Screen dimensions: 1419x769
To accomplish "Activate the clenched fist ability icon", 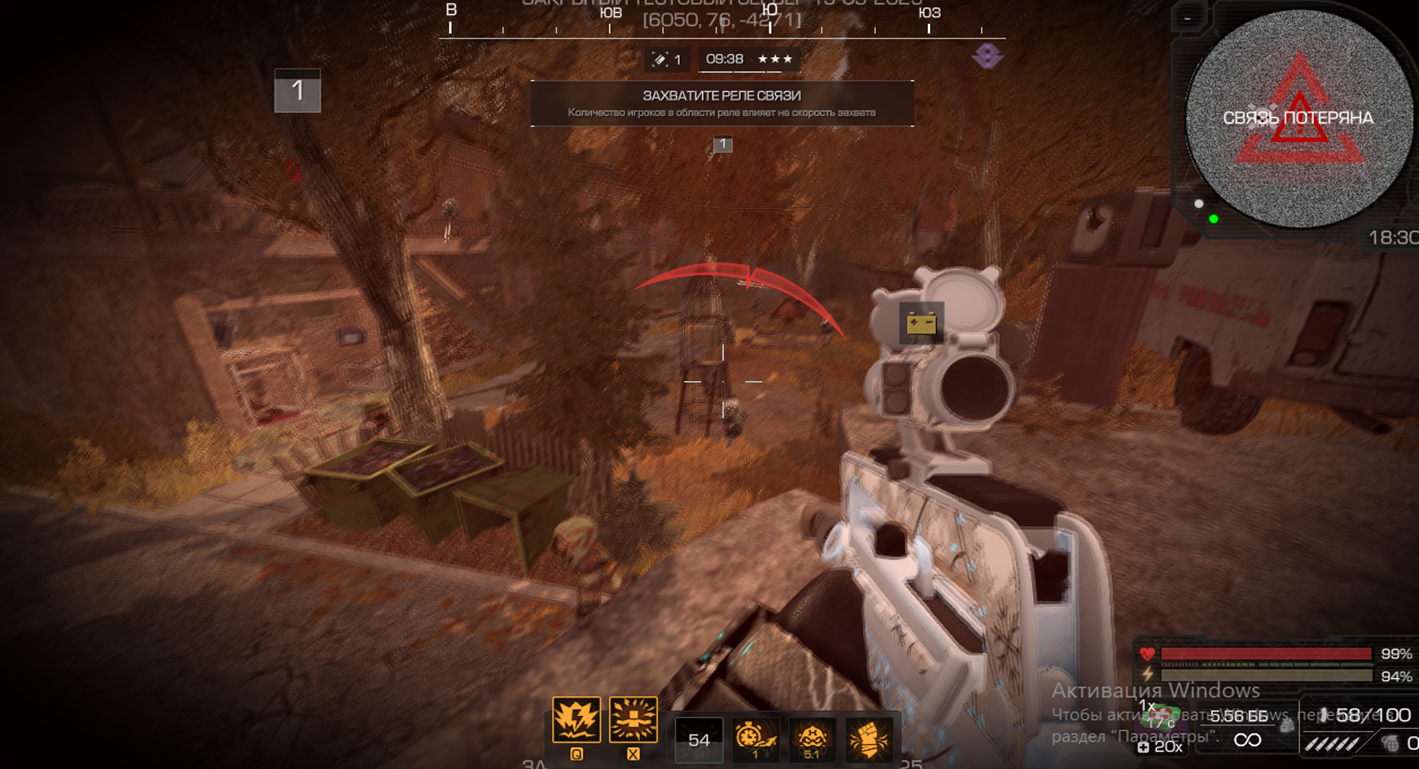I will 867,739.
